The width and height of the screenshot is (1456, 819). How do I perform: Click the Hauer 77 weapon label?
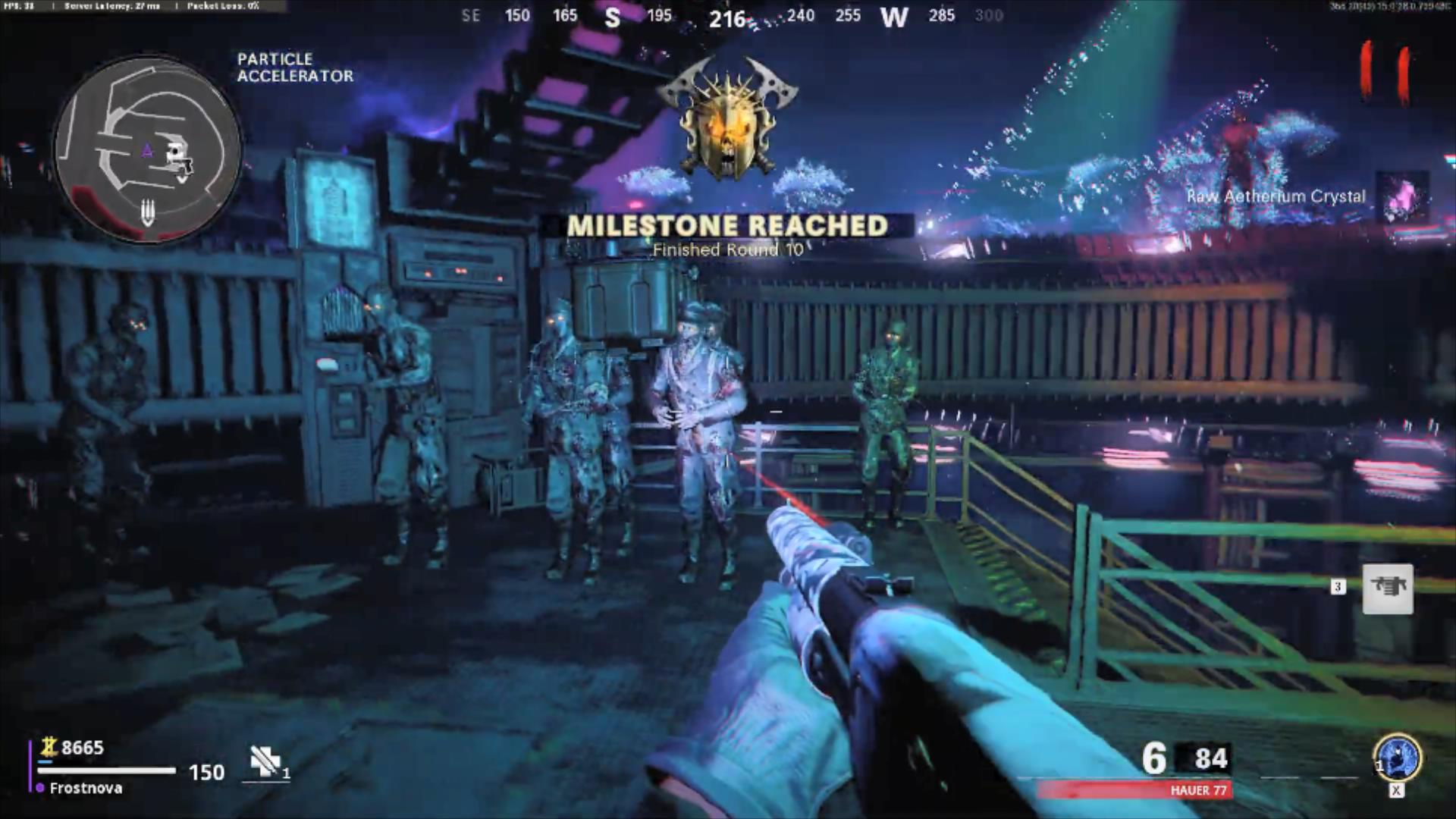[x=1198, y=790]
